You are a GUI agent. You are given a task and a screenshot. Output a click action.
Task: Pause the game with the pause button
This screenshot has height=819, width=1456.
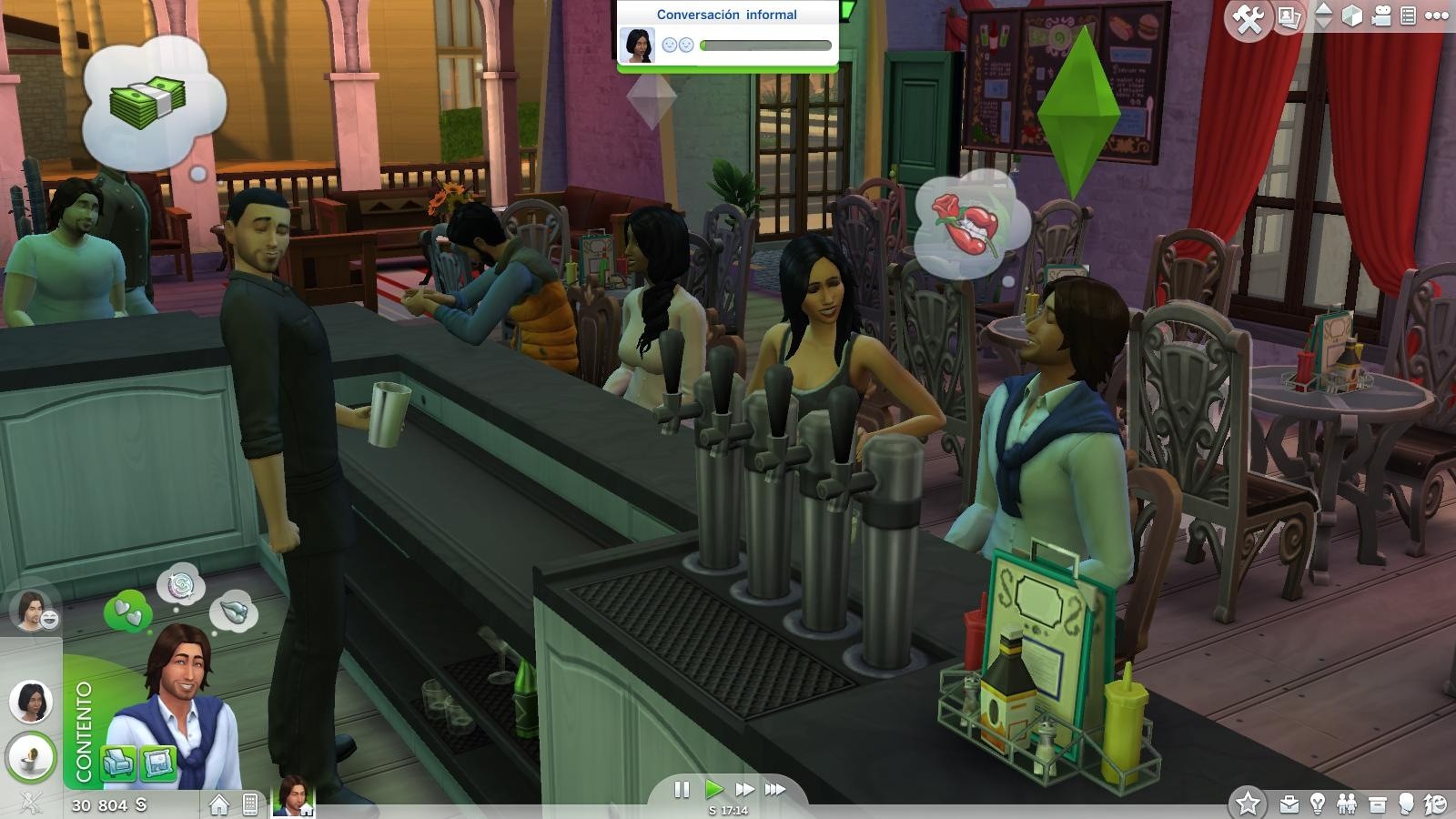[682, 791]
